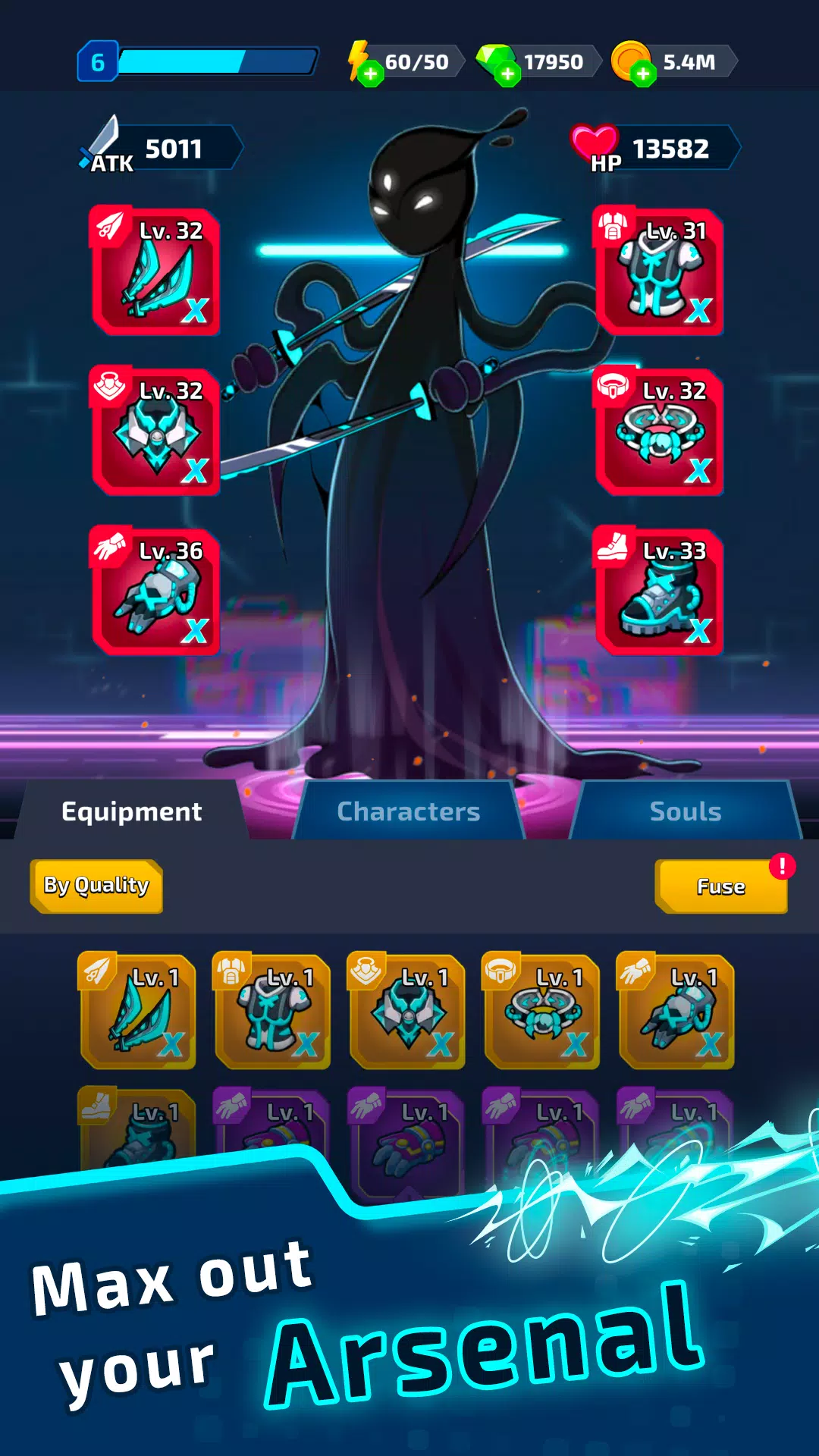Select the gold Lv. 1 ring item
The image size is (819, 1456).
click(x=541, y=1012)
